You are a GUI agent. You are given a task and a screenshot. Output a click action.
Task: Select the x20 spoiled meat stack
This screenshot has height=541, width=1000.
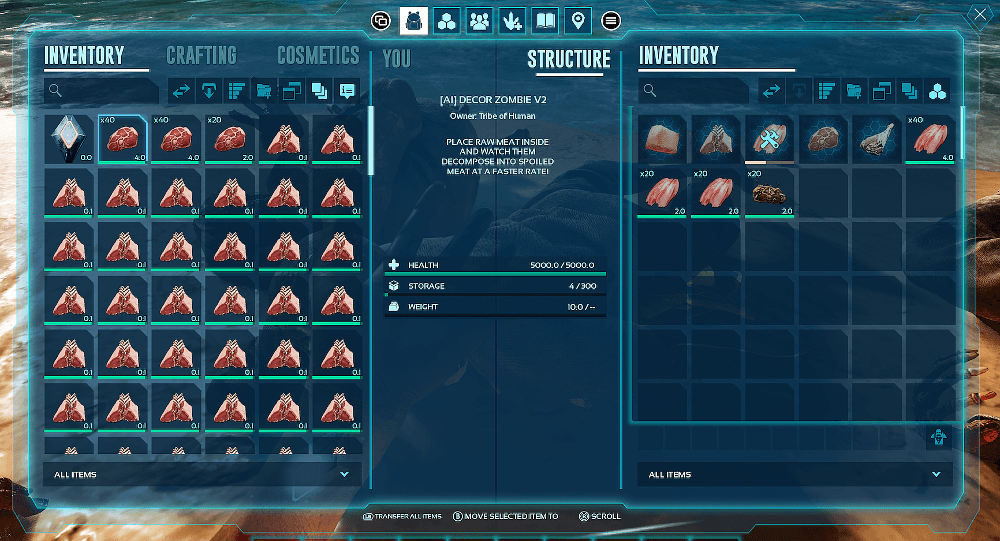(771, 192)
